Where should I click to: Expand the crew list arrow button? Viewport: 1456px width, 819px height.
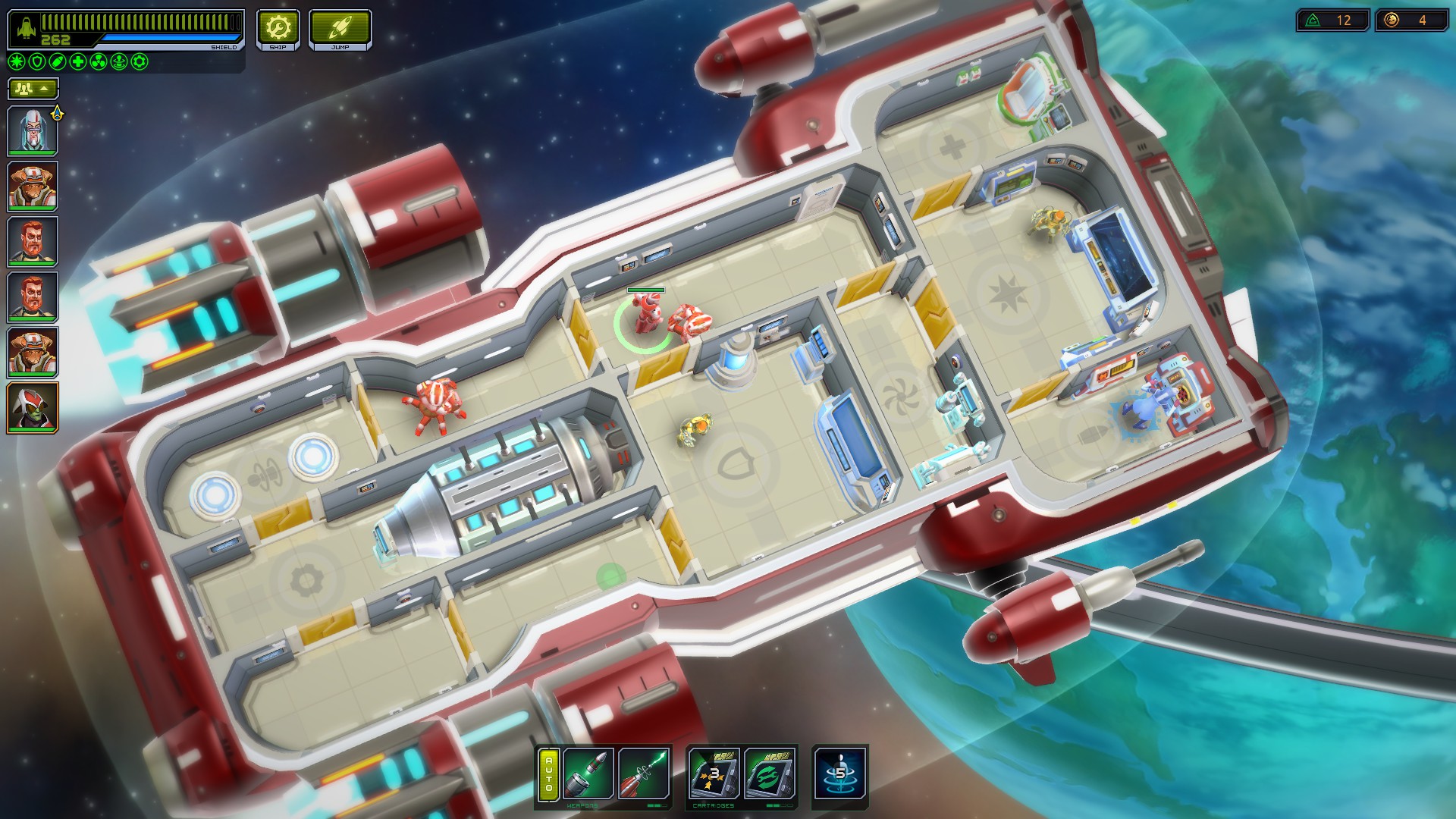[44, 89]
